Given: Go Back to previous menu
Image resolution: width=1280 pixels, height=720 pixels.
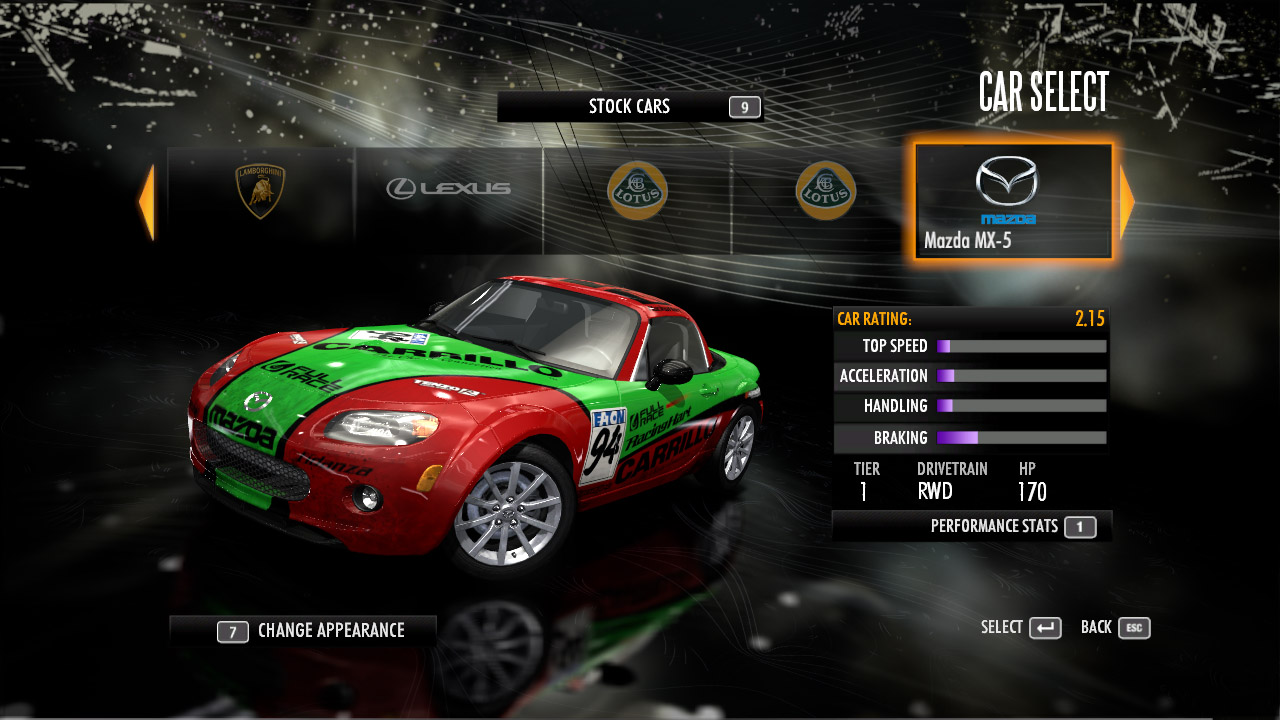Looking at the screenshot, I should [1115, 628].
